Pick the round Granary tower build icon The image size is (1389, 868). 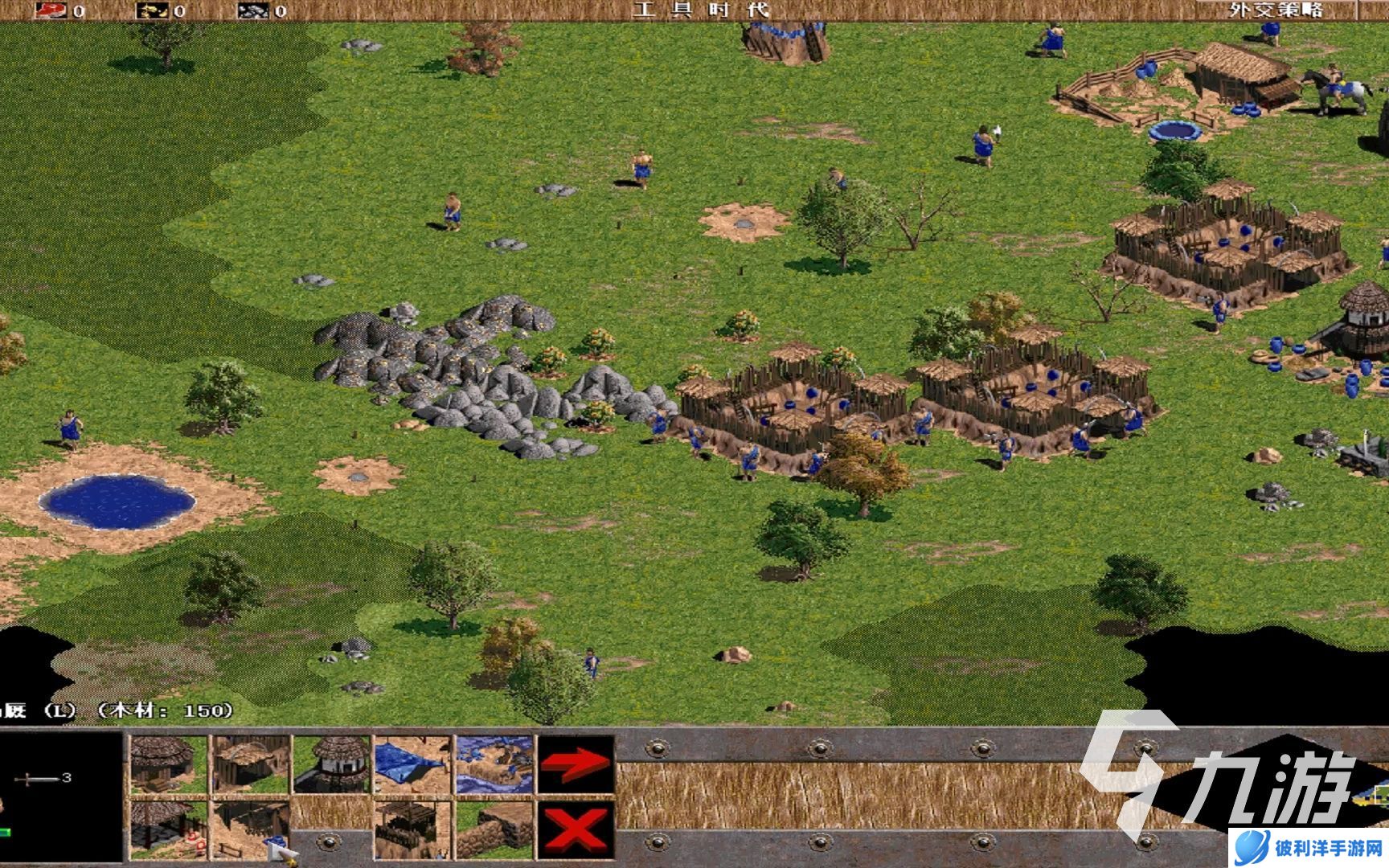point(331,764)
